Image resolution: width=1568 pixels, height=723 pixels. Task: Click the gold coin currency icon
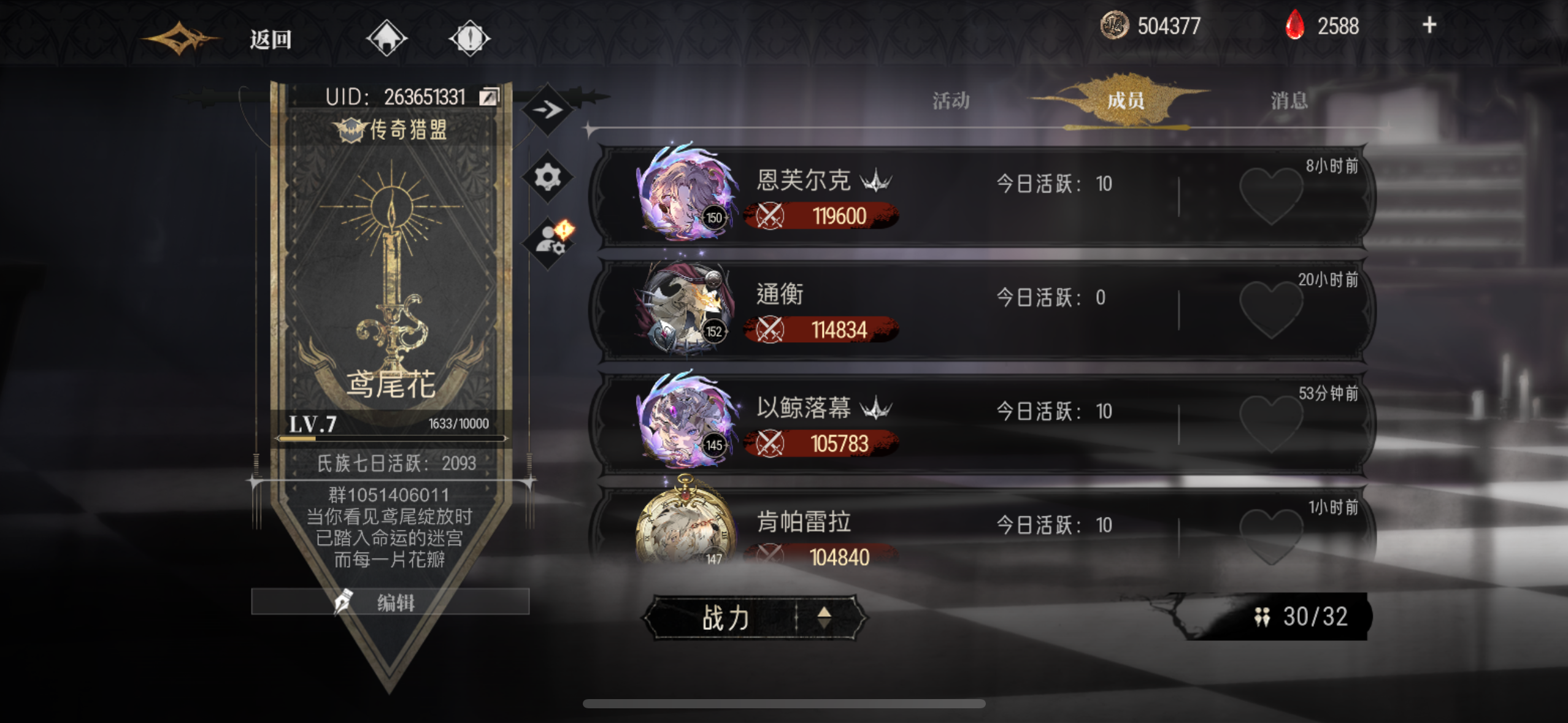(1113, 25)
